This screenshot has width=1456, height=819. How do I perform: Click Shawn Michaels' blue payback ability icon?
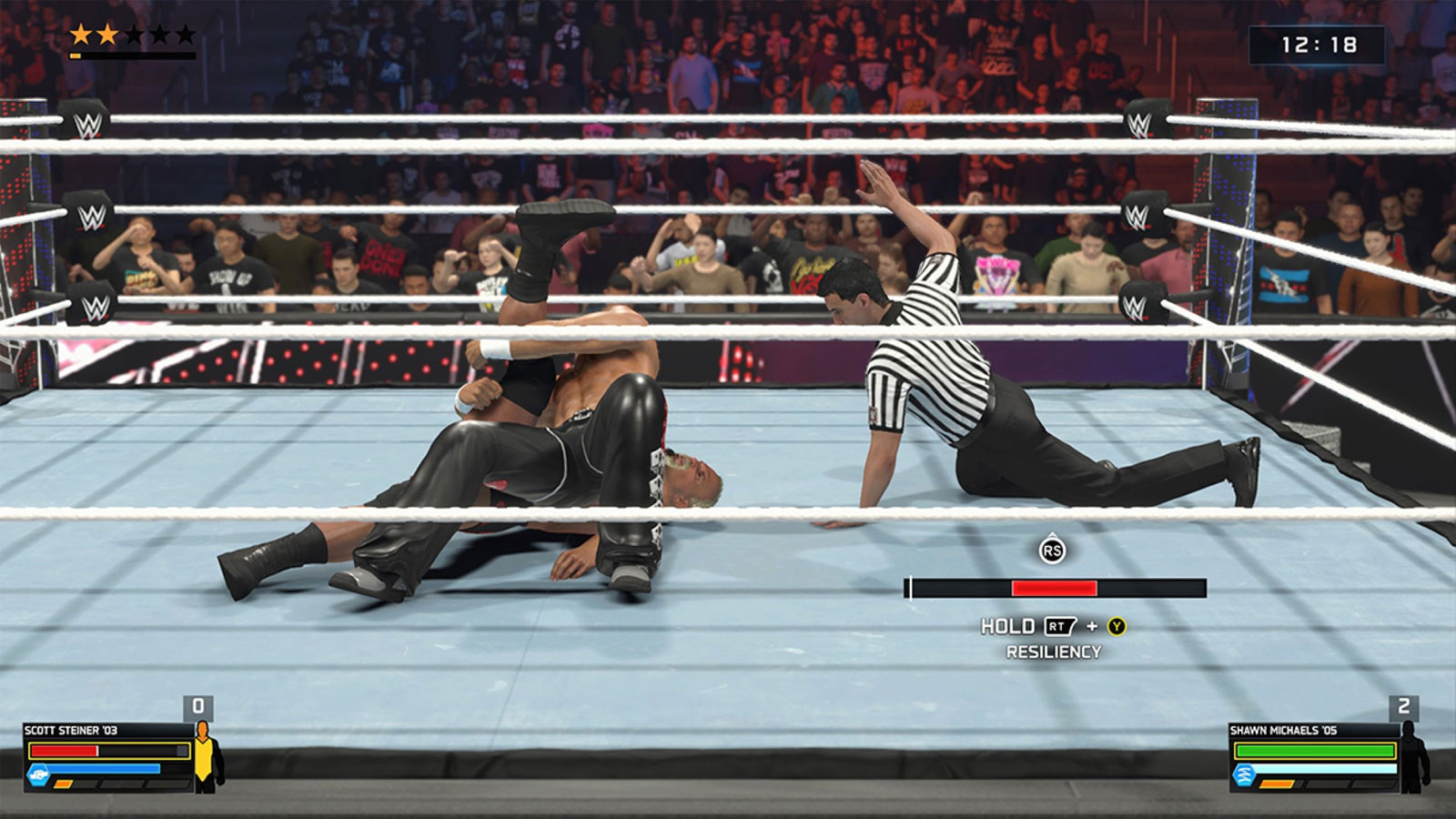(1244, 774)
